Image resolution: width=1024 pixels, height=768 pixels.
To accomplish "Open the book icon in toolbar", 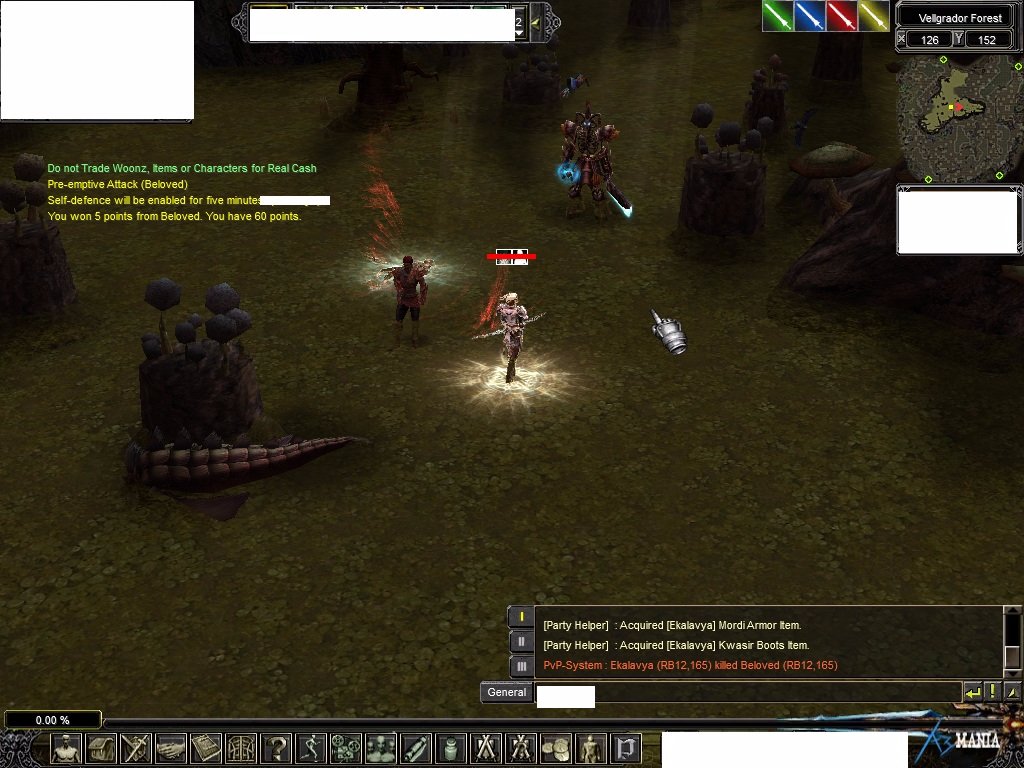I will point(206,748).
